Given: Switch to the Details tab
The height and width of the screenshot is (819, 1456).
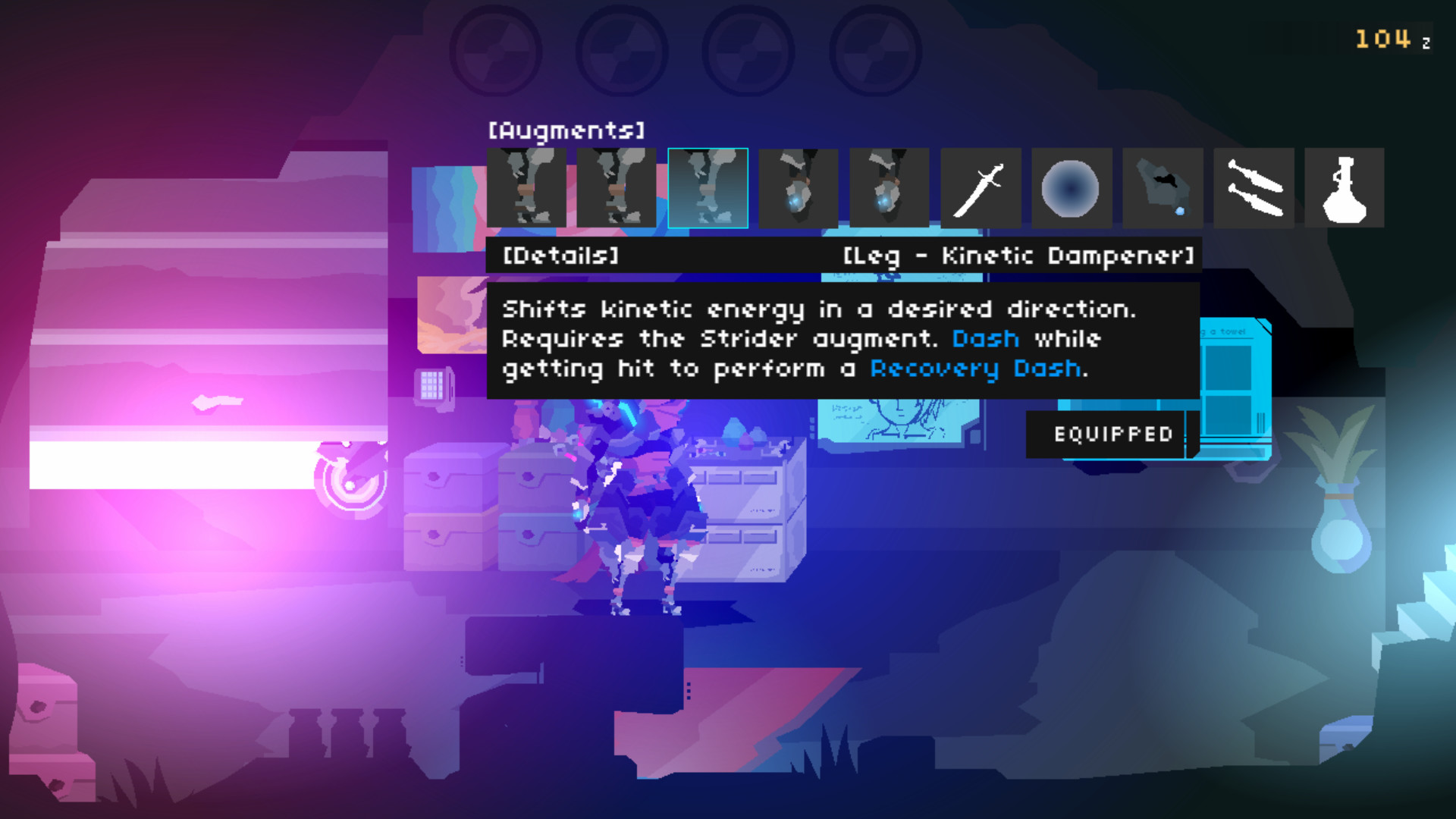Looking at the screenshot, I should pos(561,256).
